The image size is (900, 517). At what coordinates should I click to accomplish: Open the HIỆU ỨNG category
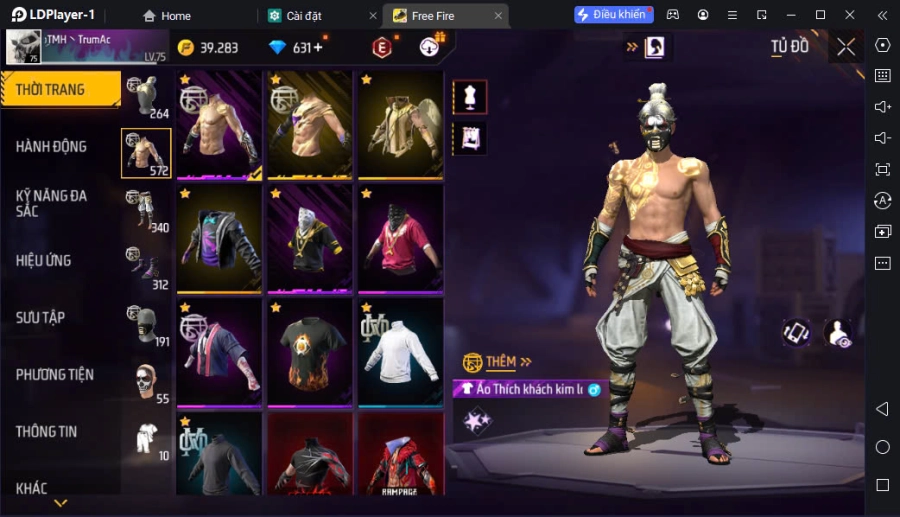coord(43,261)
